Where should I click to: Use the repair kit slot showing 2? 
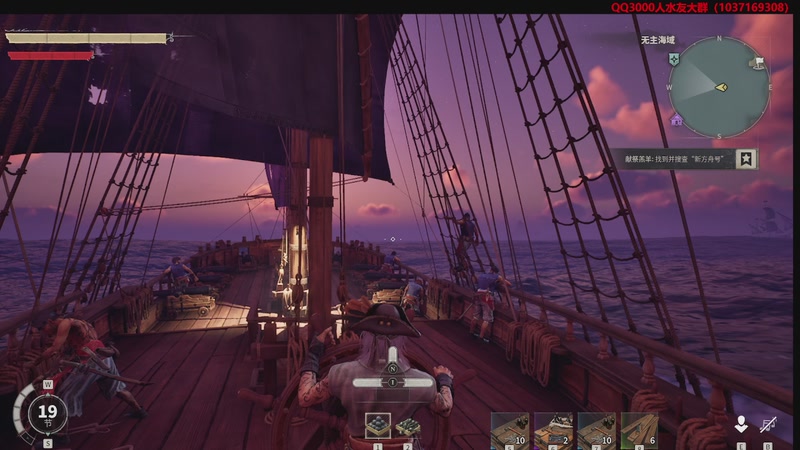click(552, 429)
